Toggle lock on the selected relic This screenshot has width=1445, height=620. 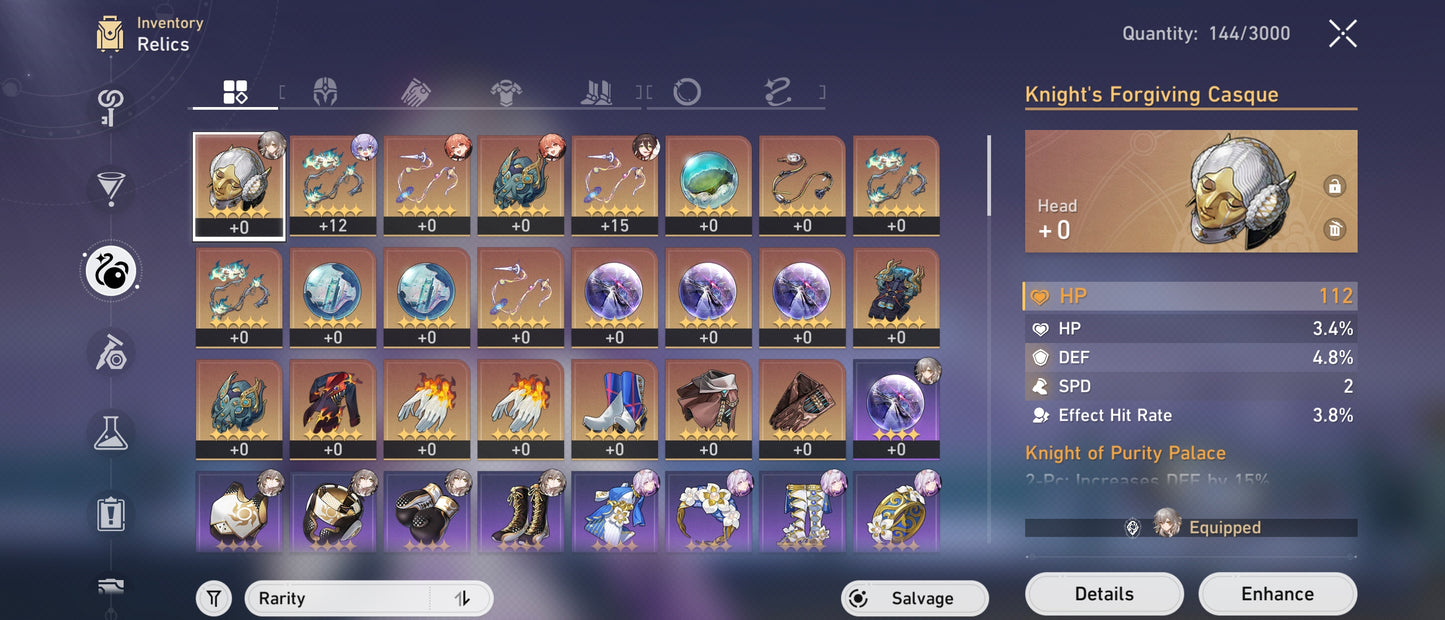coord(1334,186)
